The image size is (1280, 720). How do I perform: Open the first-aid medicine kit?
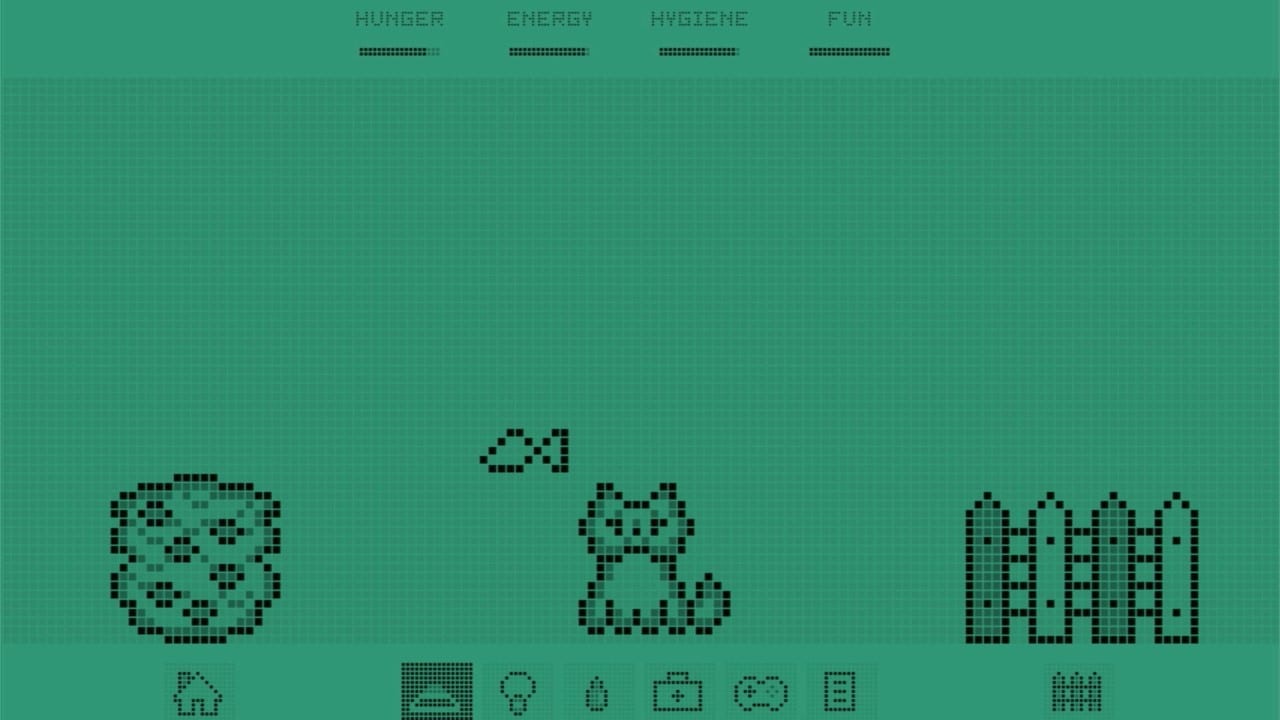677,692
